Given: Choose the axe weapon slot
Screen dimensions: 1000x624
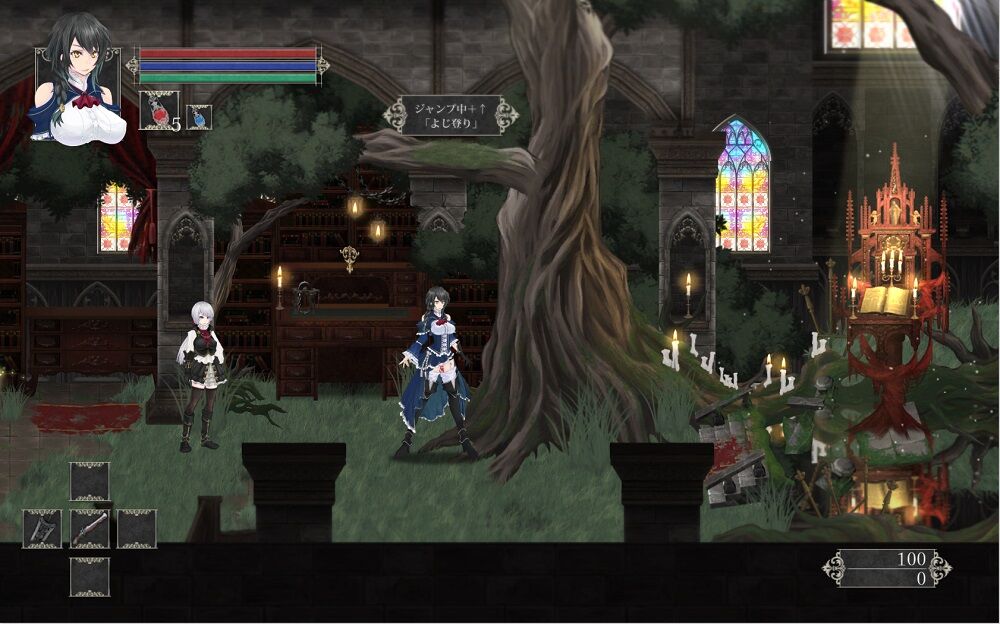Looking at the screenshot, I should click(x=42, y=529).
